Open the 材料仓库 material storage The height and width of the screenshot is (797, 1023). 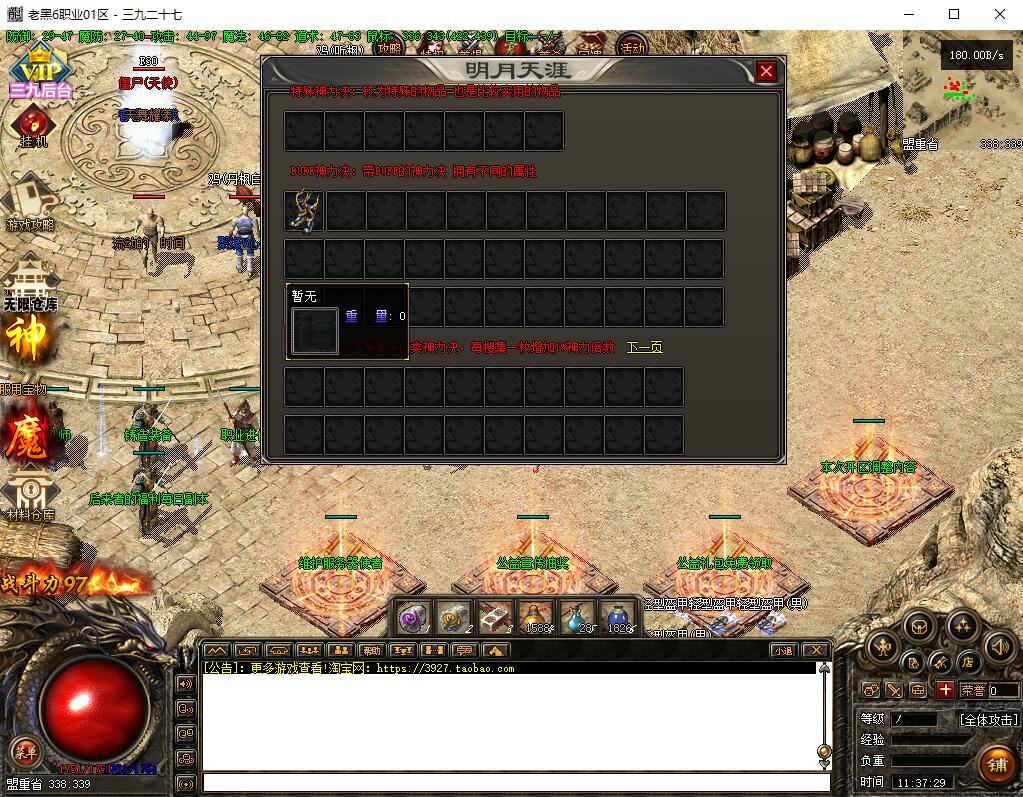pos(29,497)
